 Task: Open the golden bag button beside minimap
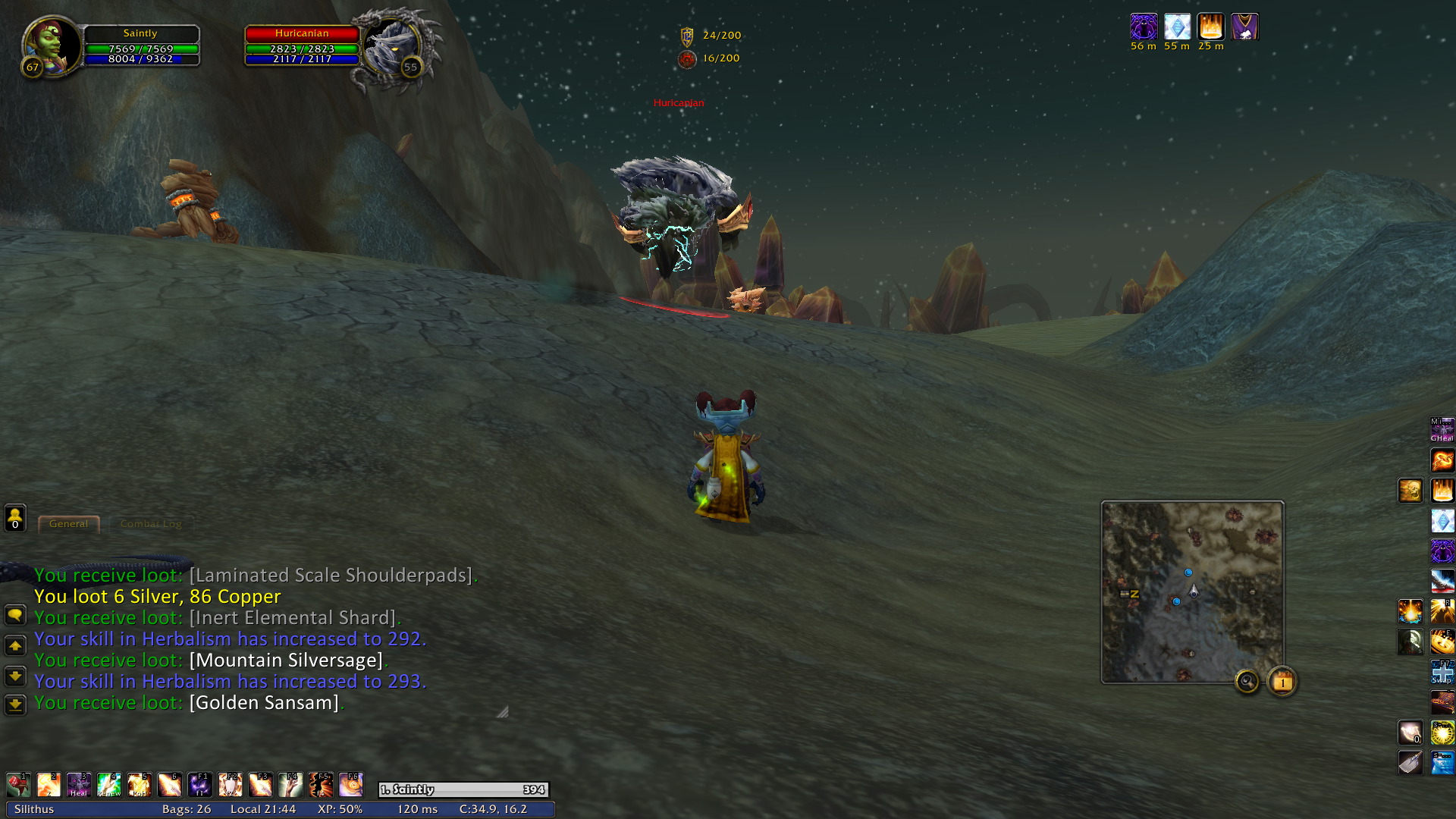[x=1282, y=682]
